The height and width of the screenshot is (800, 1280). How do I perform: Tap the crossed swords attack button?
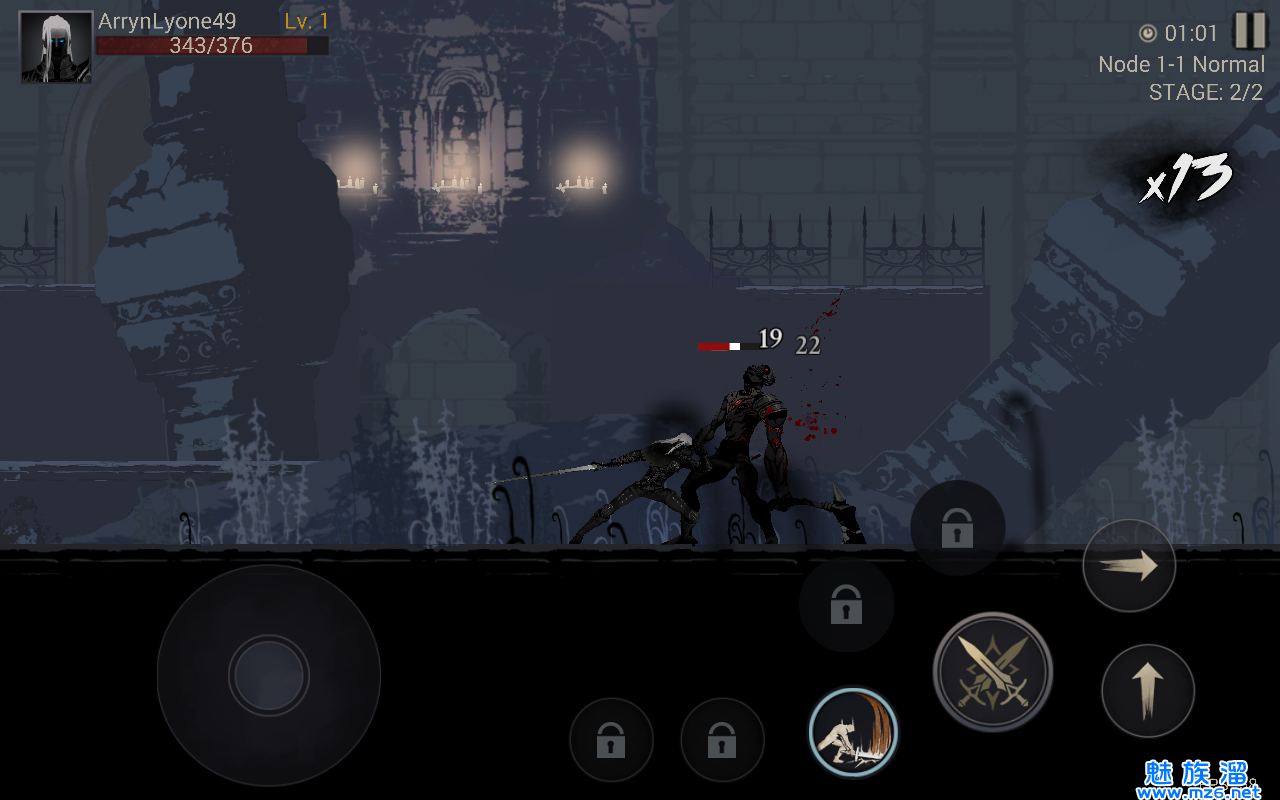[992, 672]
